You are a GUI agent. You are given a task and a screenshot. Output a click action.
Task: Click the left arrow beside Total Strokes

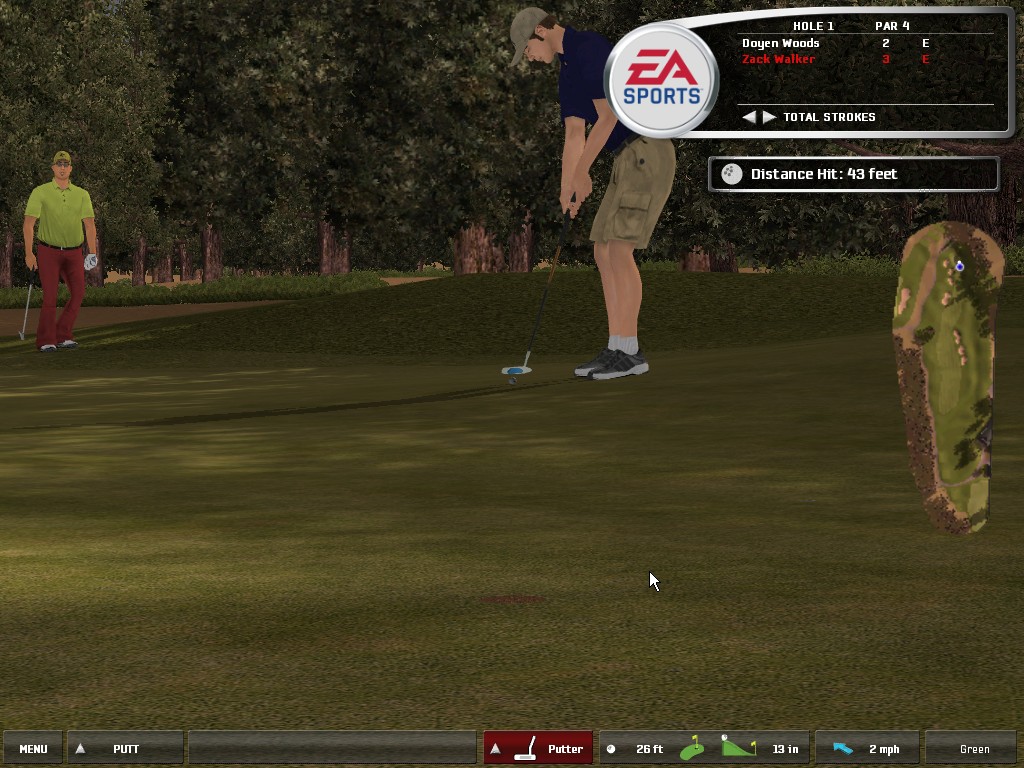pyautogui.click(x=749, y=117)
